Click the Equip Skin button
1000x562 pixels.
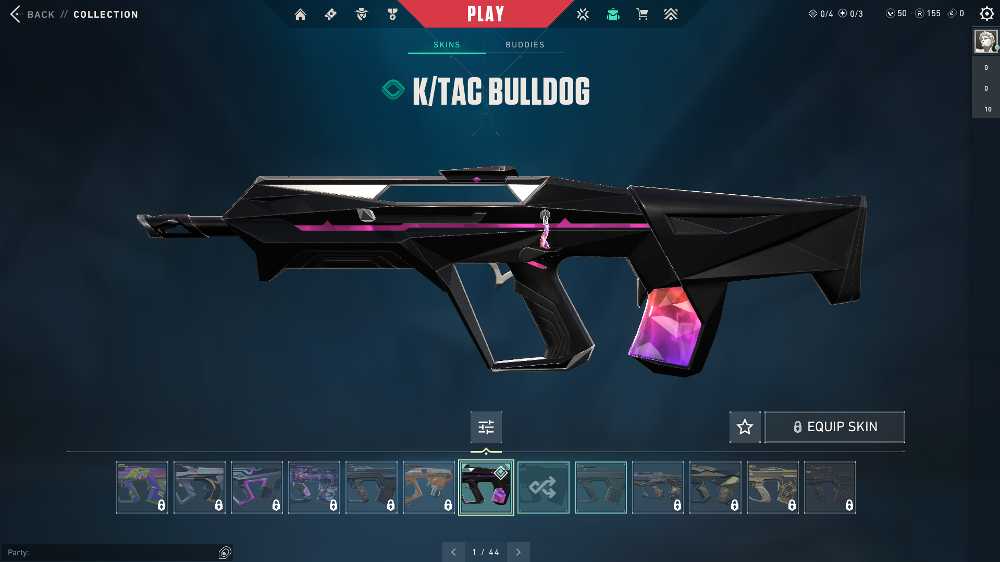pos(834,427)
